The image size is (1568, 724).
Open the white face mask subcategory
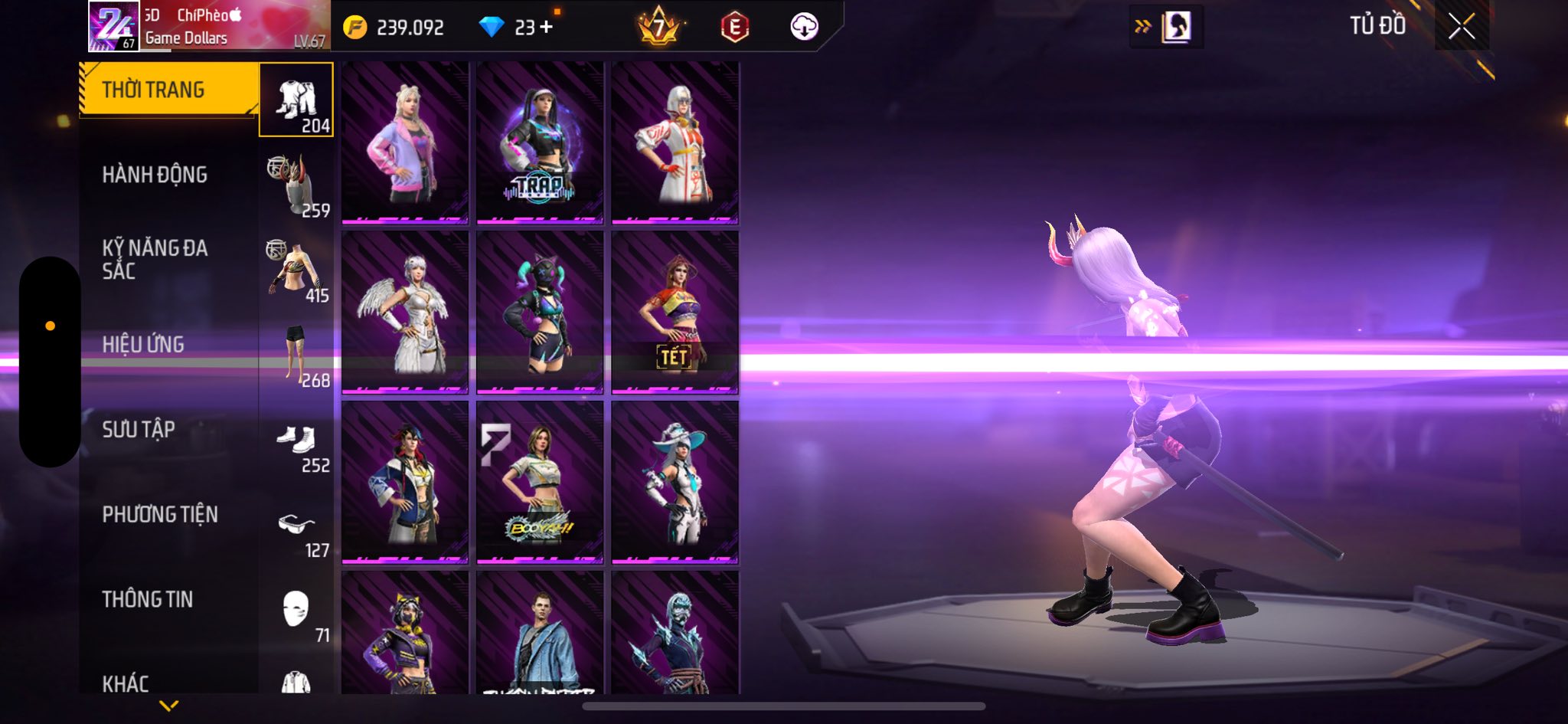296,611
